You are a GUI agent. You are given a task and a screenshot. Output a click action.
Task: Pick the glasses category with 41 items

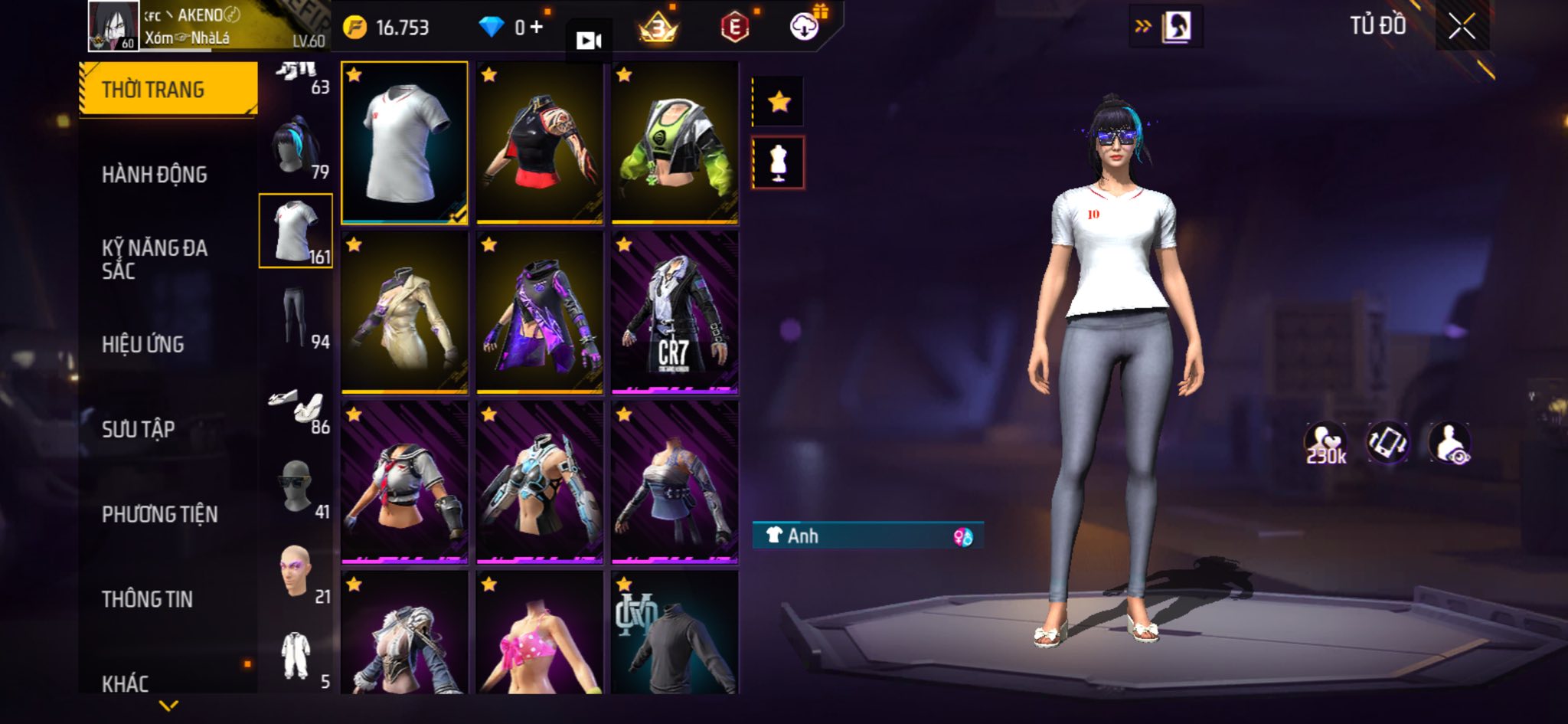pyautogui.click(x=296, y=487)
